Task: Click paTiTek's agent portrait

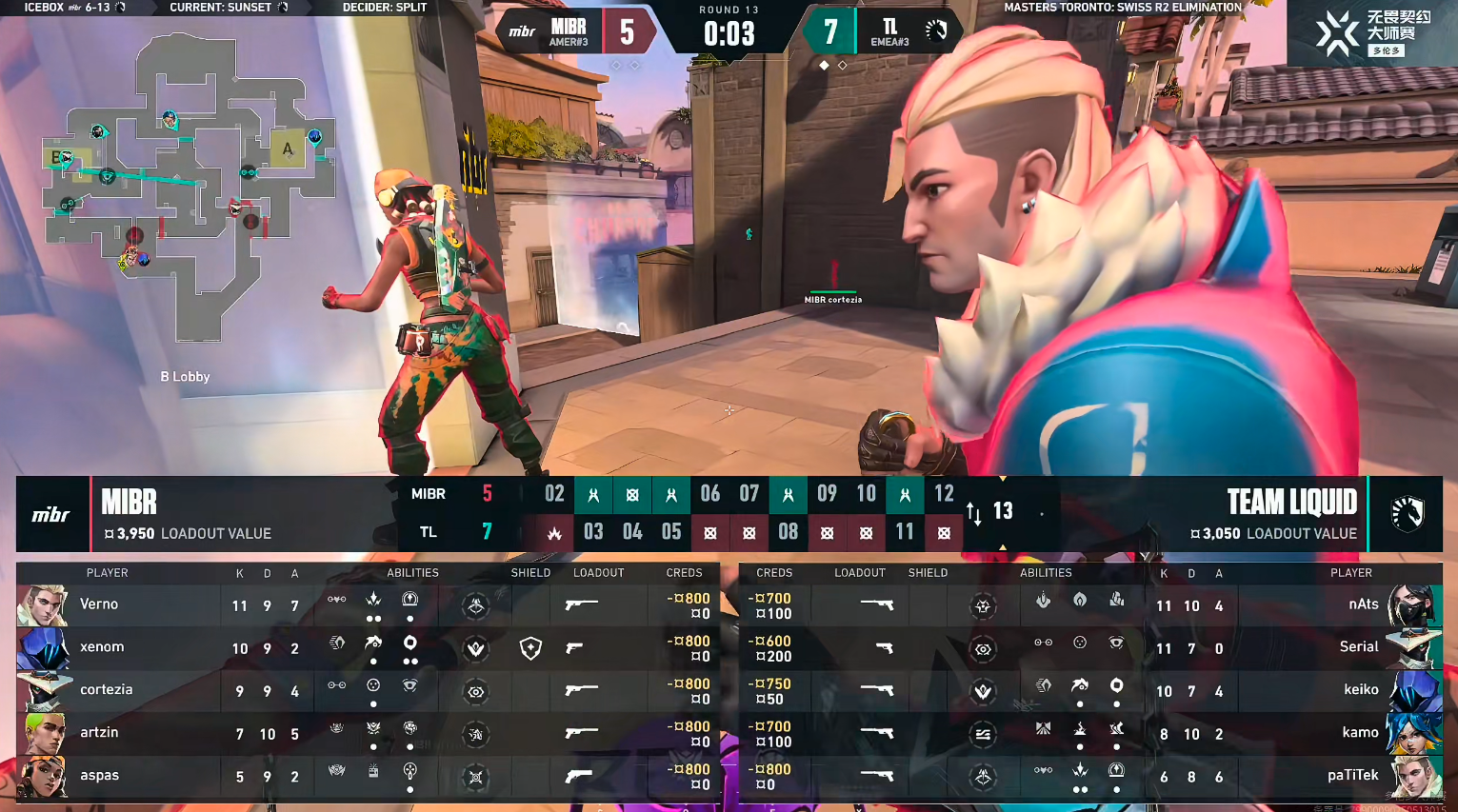Action: [x=1413, y=777]
